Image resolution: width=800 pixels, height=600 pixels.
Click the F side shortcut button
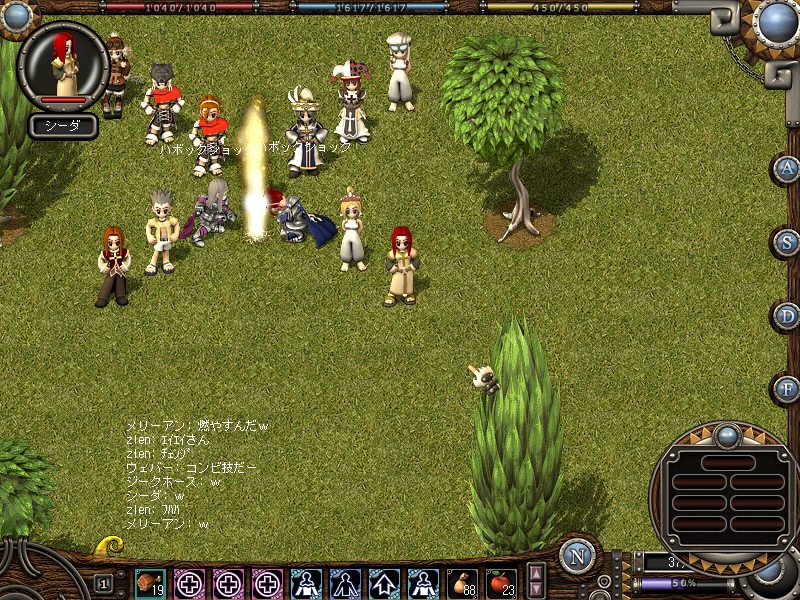(x=787, y=389)
